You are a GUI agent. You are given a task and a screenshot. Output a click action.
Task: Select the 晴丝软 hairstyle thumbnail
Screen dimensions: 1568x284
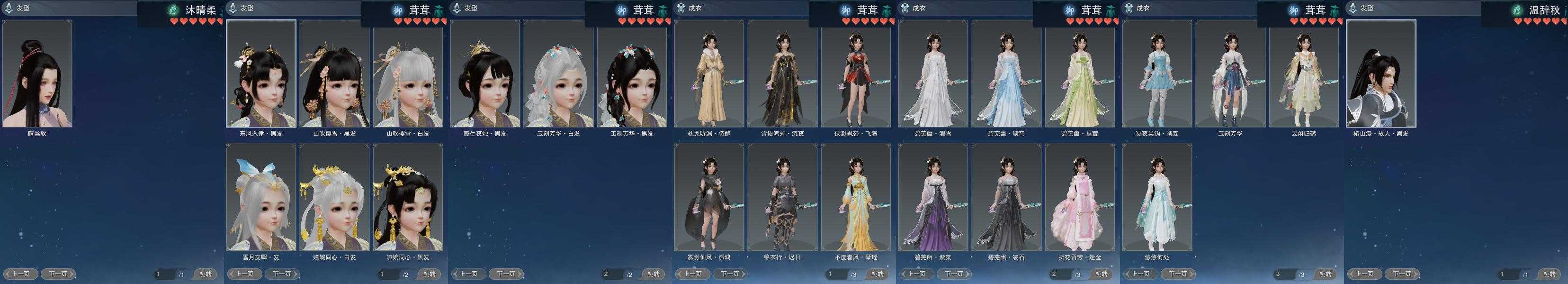[x=37, y=74]
